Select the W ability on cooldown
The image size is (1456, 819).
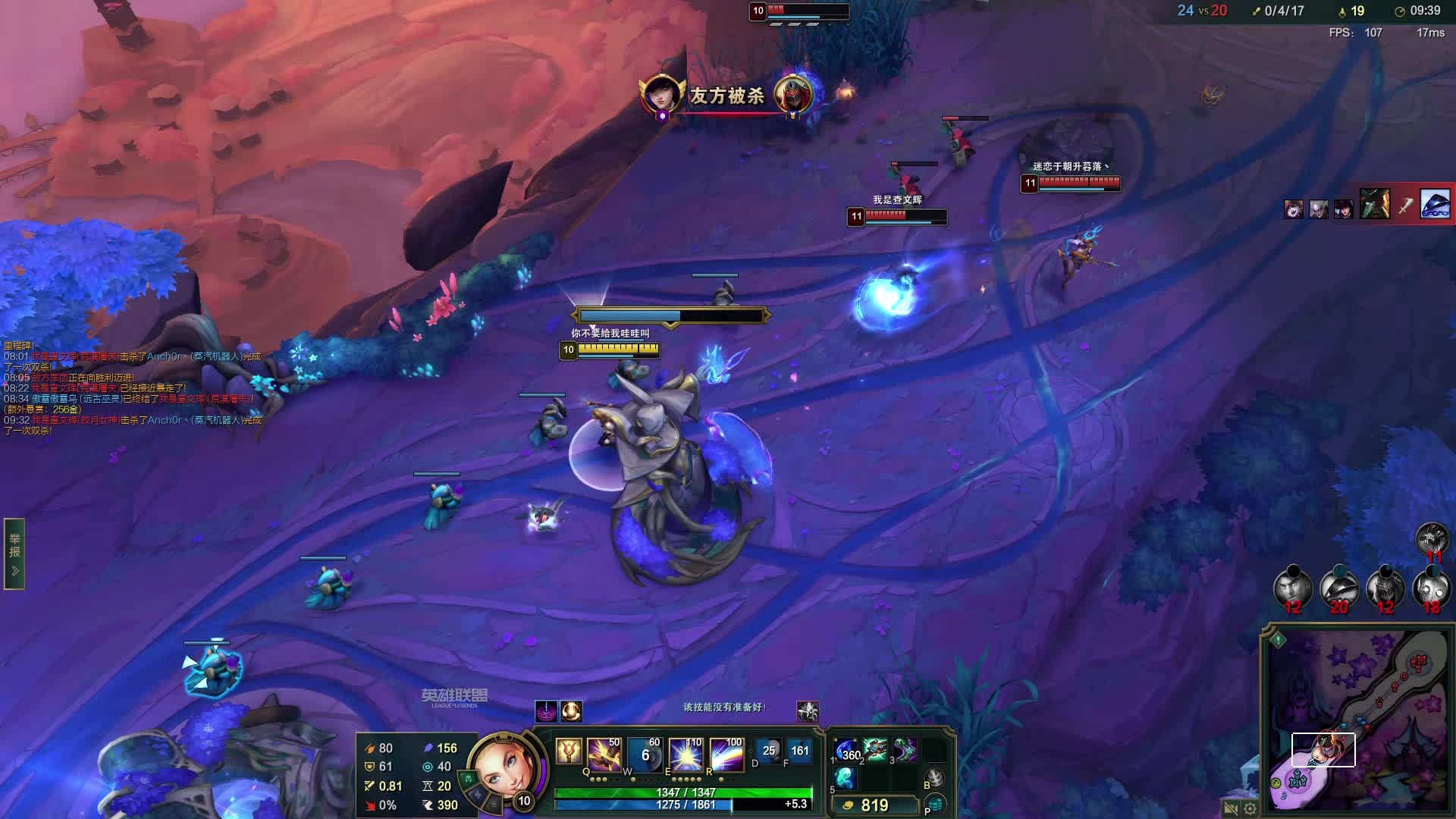(645, 755)
